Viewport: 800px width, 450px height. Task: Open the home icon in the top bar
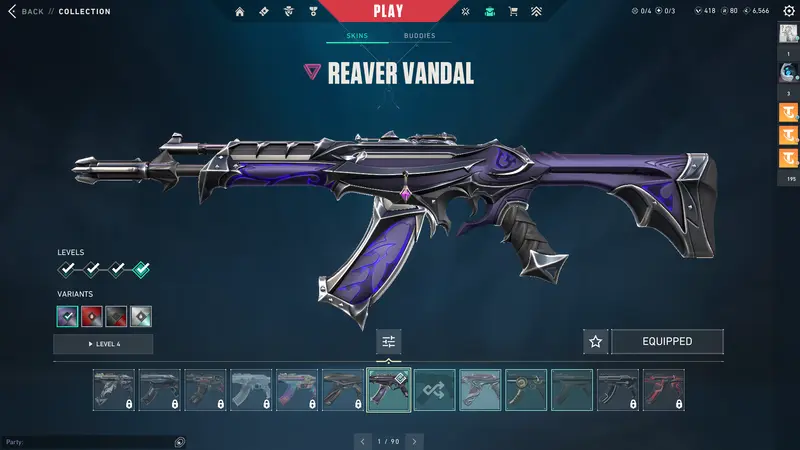tap(240, 11)
